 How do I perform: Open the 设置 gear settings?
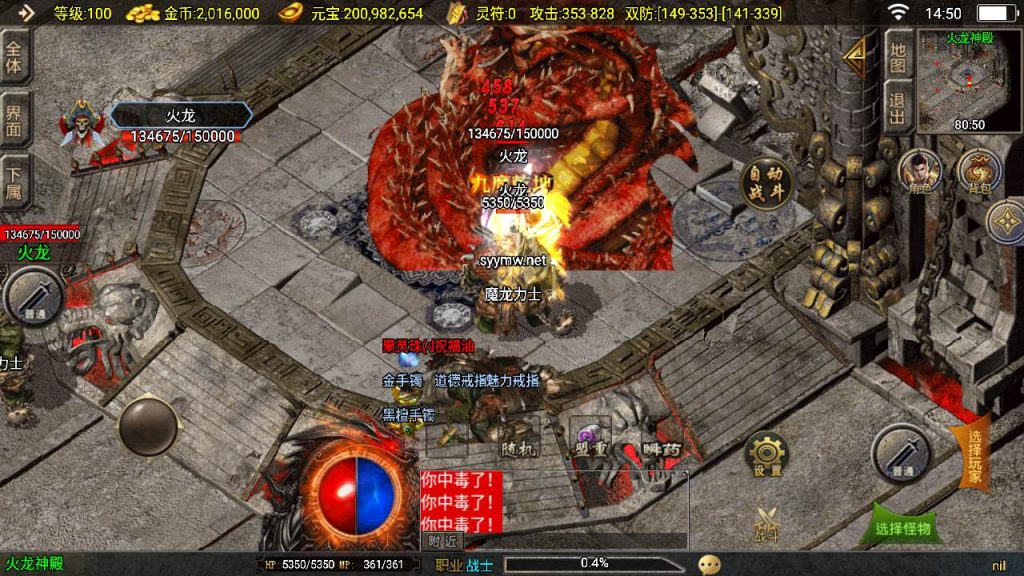(767, 456)
